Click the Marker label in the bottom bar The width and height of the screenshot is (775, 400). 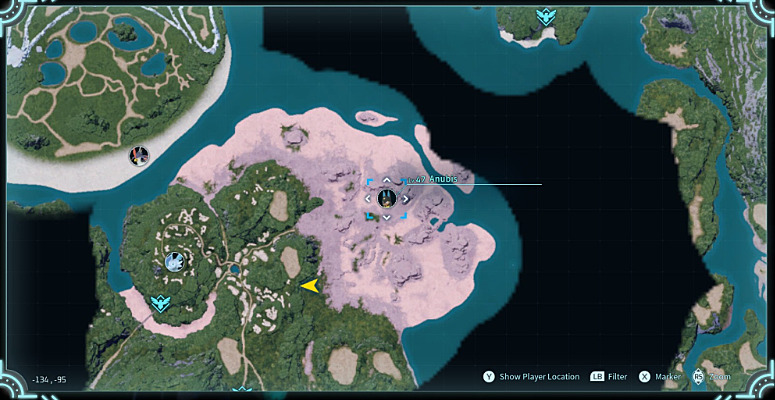668,377
